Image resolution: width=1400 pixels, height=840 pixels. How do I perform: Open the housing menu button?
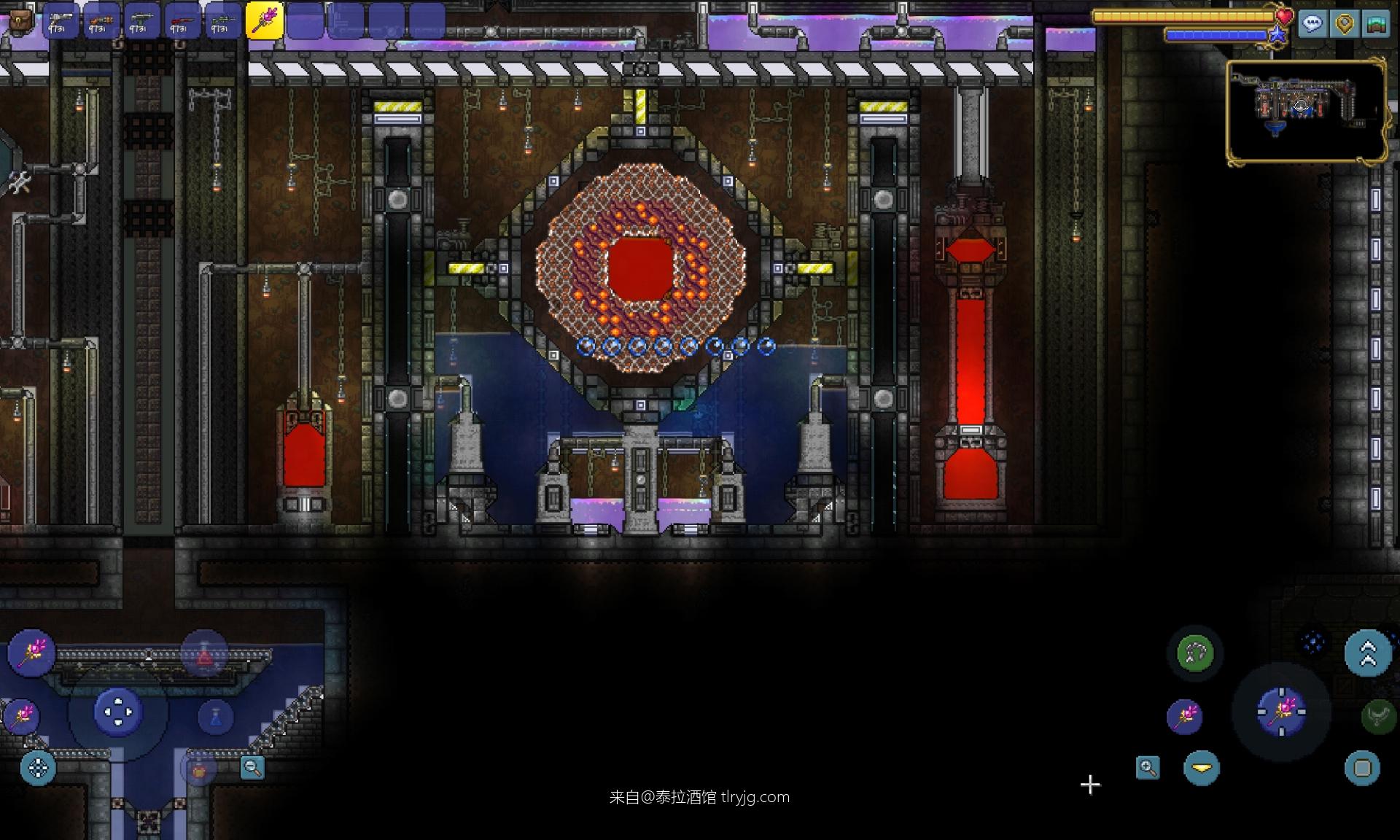pos(1375,24)
